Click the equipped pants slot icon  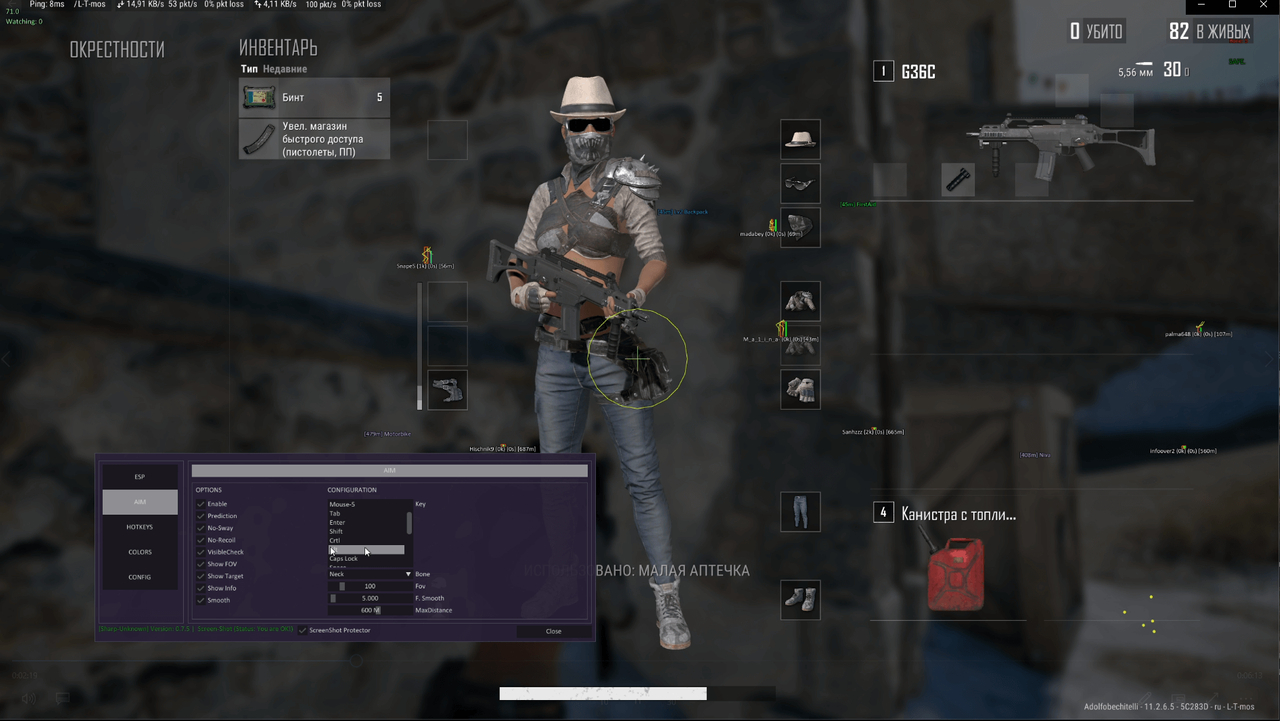point(799,511)
